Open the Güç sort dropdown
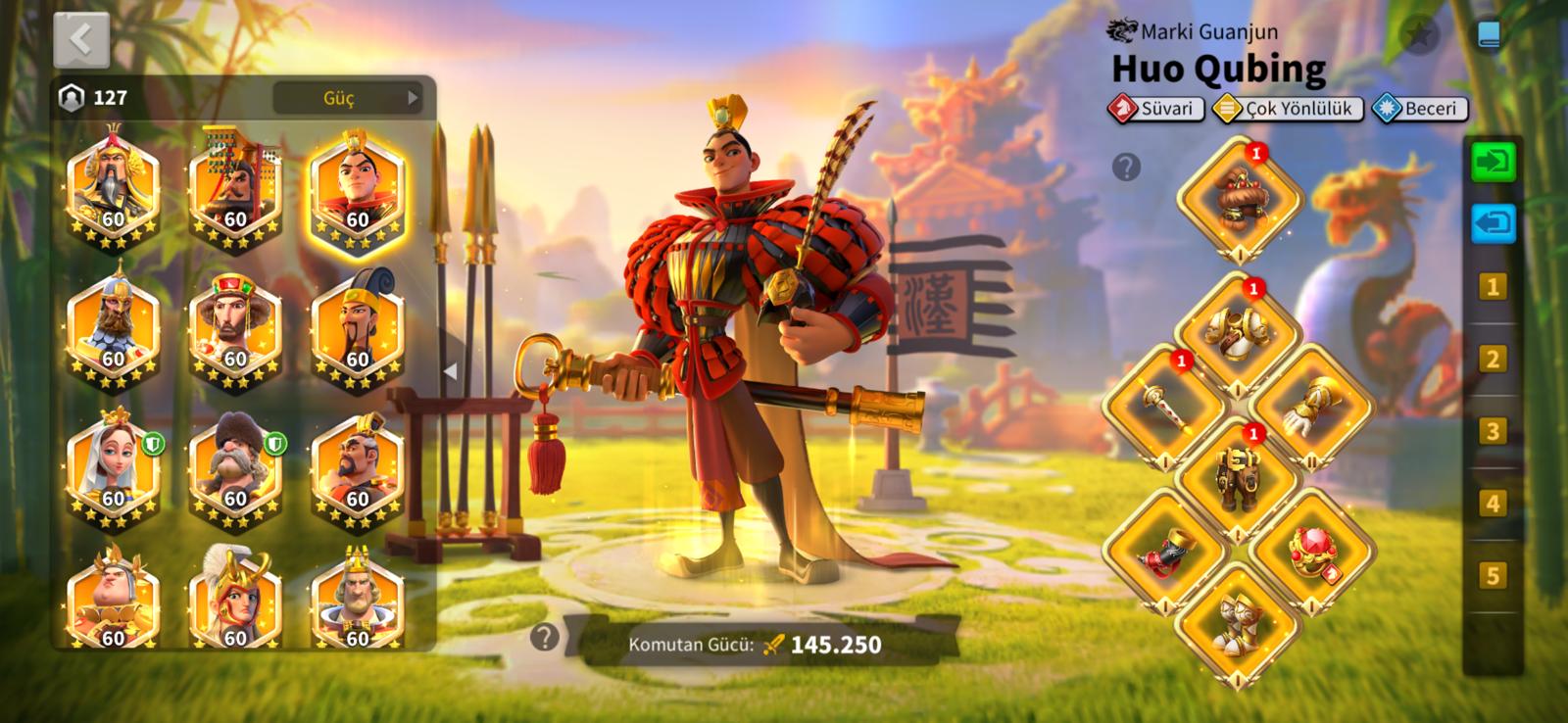The image size is (1568, 723). pos(347,98)
